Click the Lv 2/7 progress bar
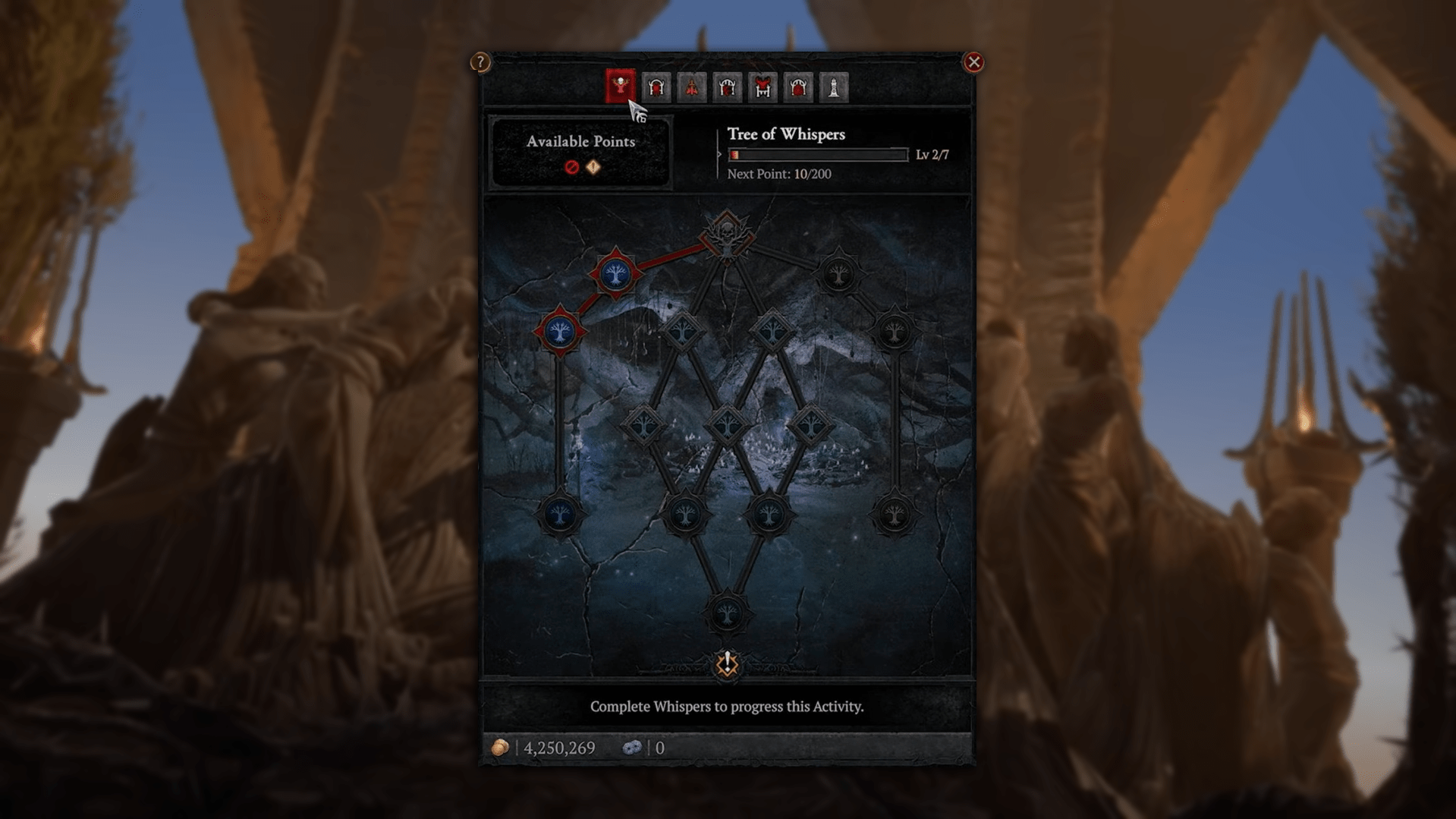The height and width of the screenshot is (819, 1456). (818, 153)
